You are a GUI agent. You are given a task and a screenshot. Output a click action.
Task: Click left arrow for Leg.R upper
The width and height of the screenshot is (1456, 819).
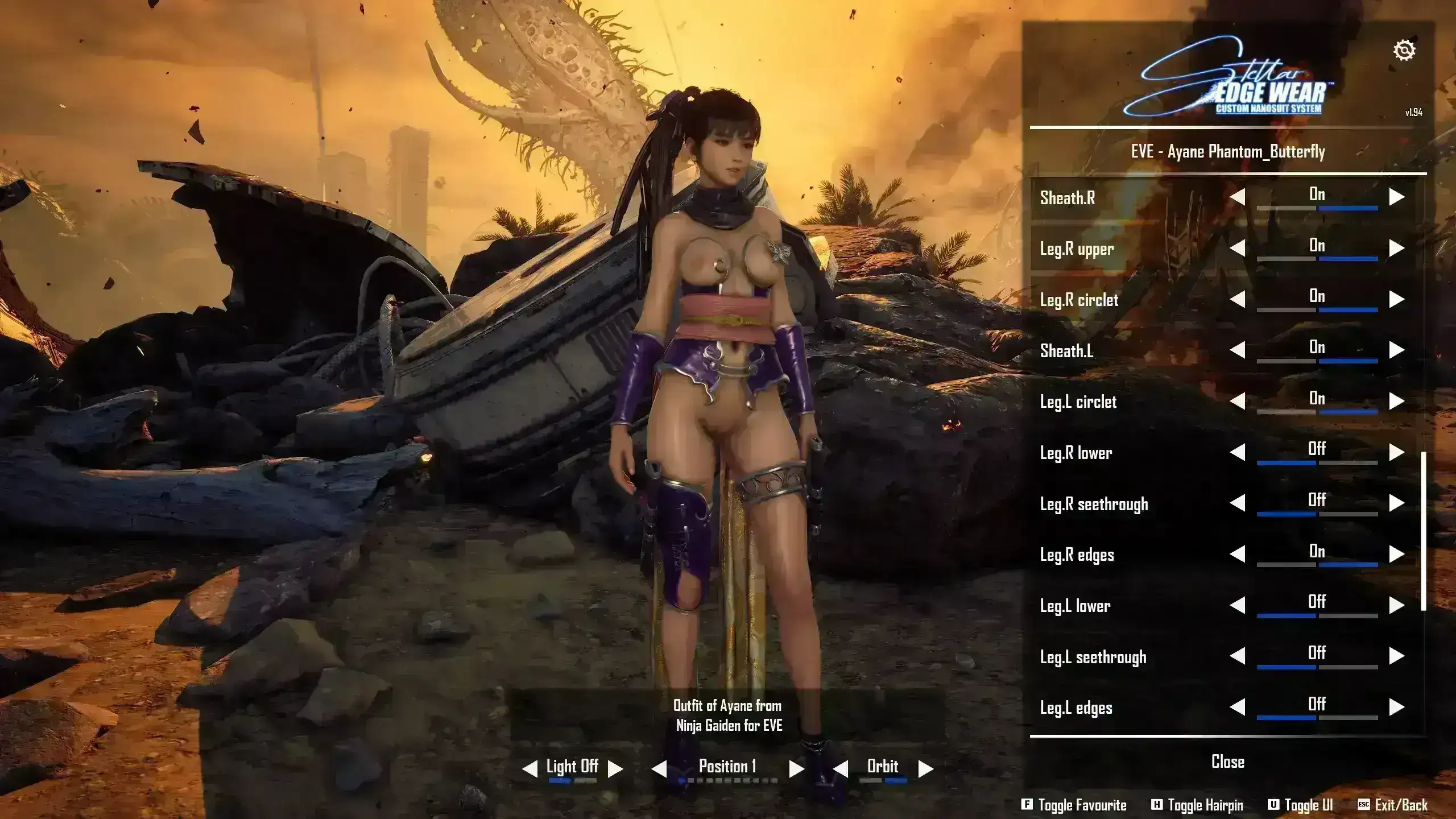click(1238, 248)
